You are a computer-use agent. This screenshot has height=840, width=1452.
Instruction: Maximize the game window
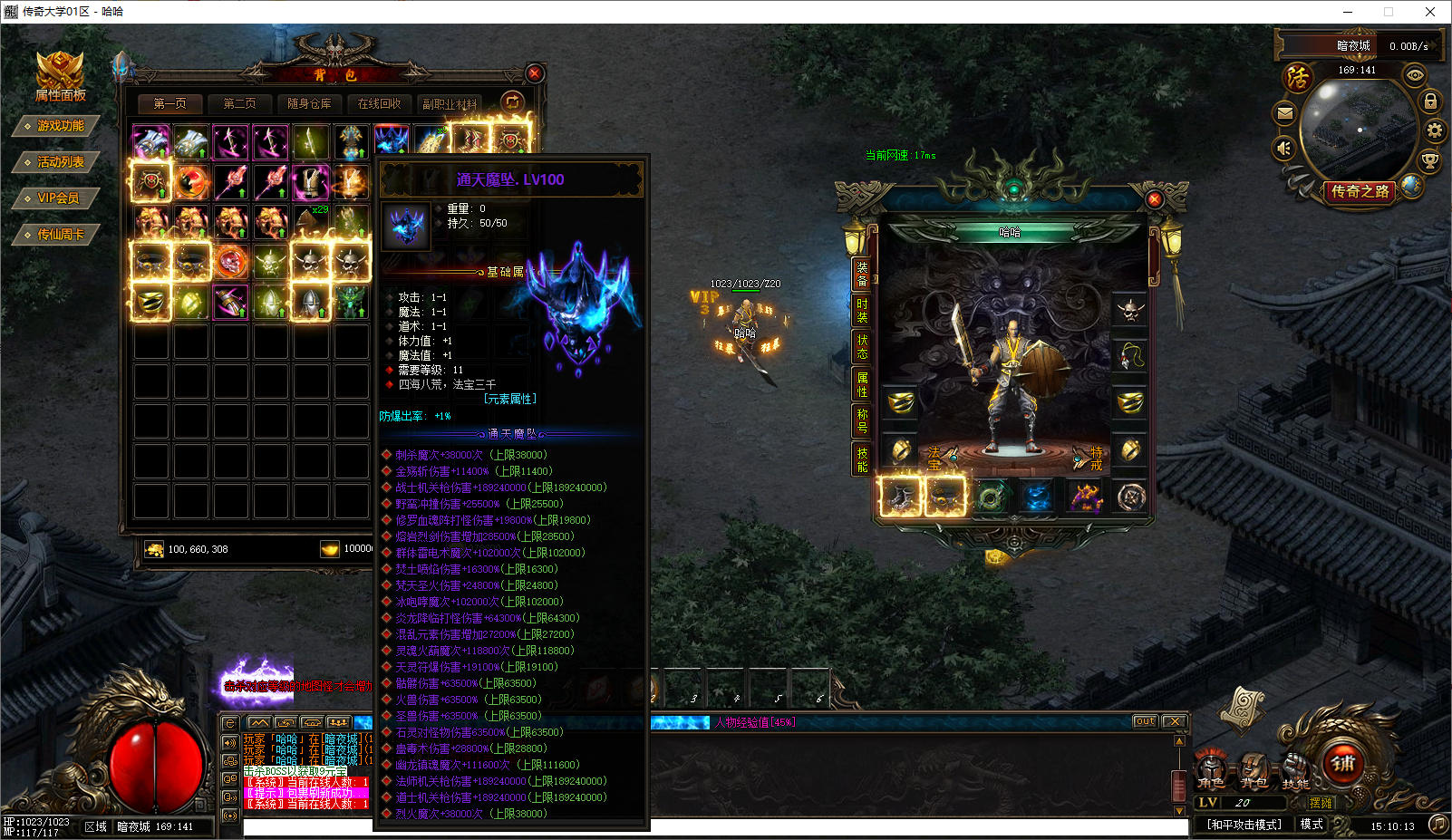click(1388, 12)
